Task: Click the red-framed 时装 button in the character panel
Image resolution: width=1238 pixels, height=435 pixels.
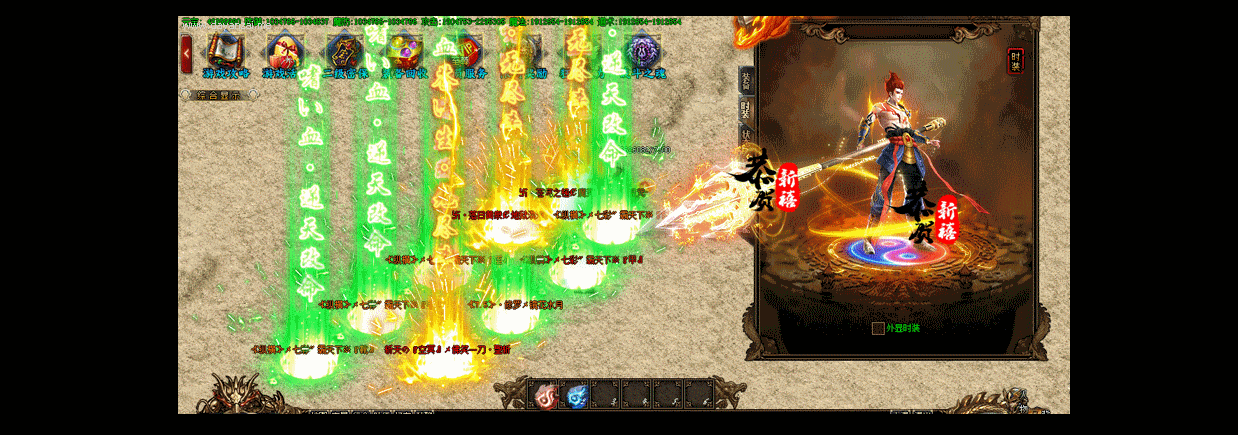Action: click(1016, 61)
